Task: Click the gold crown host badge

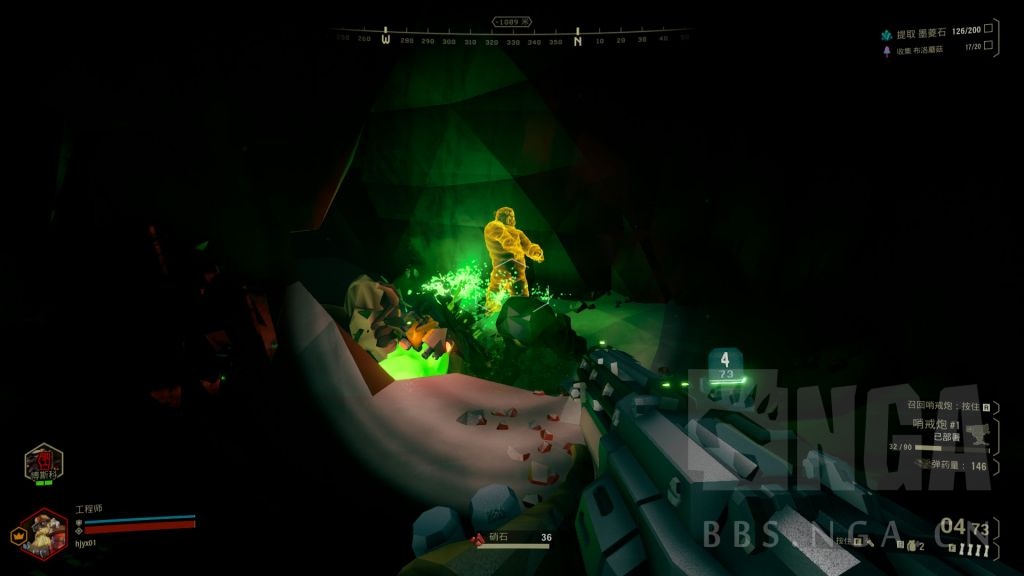Action: pyautogui.click(x=17, y=535)
